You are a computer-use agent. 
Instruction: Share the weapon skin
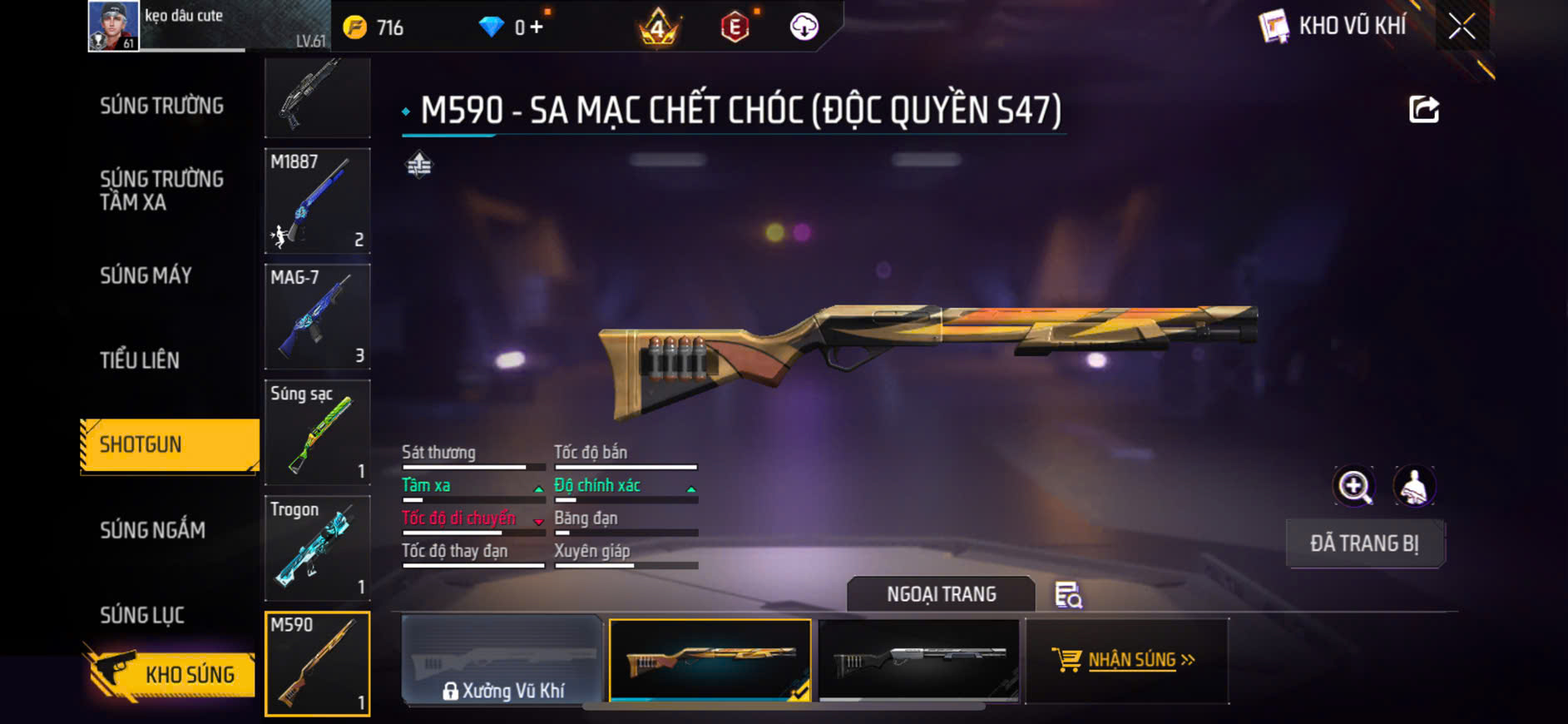(1423, 109)
